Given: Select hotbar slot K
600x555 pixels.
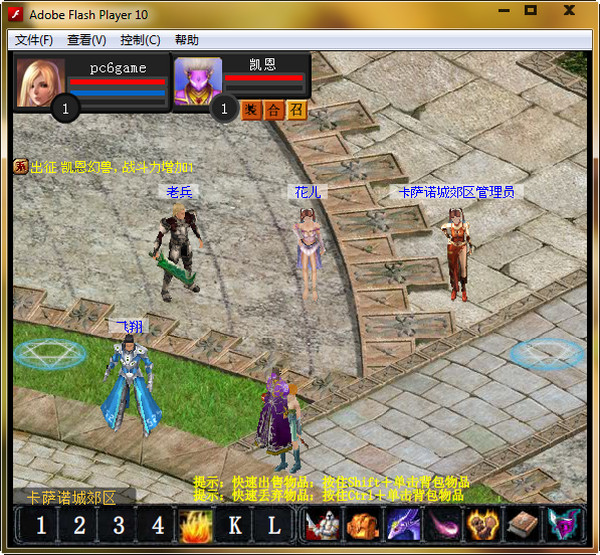Looking at the screenshot, I should 235,526.
